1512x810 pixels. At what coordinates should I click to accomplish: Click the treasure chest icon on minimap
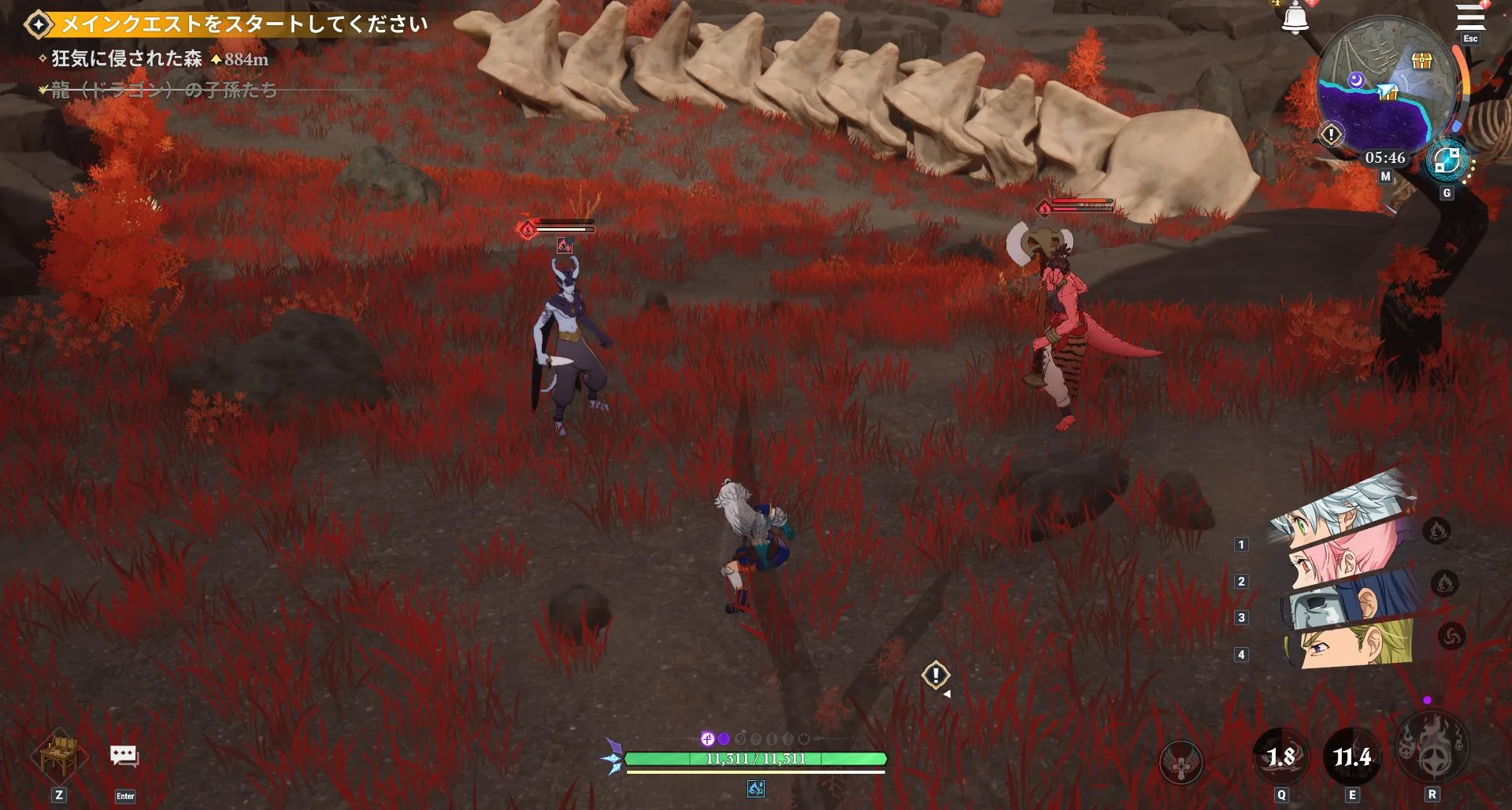[x=1422, y=61]
